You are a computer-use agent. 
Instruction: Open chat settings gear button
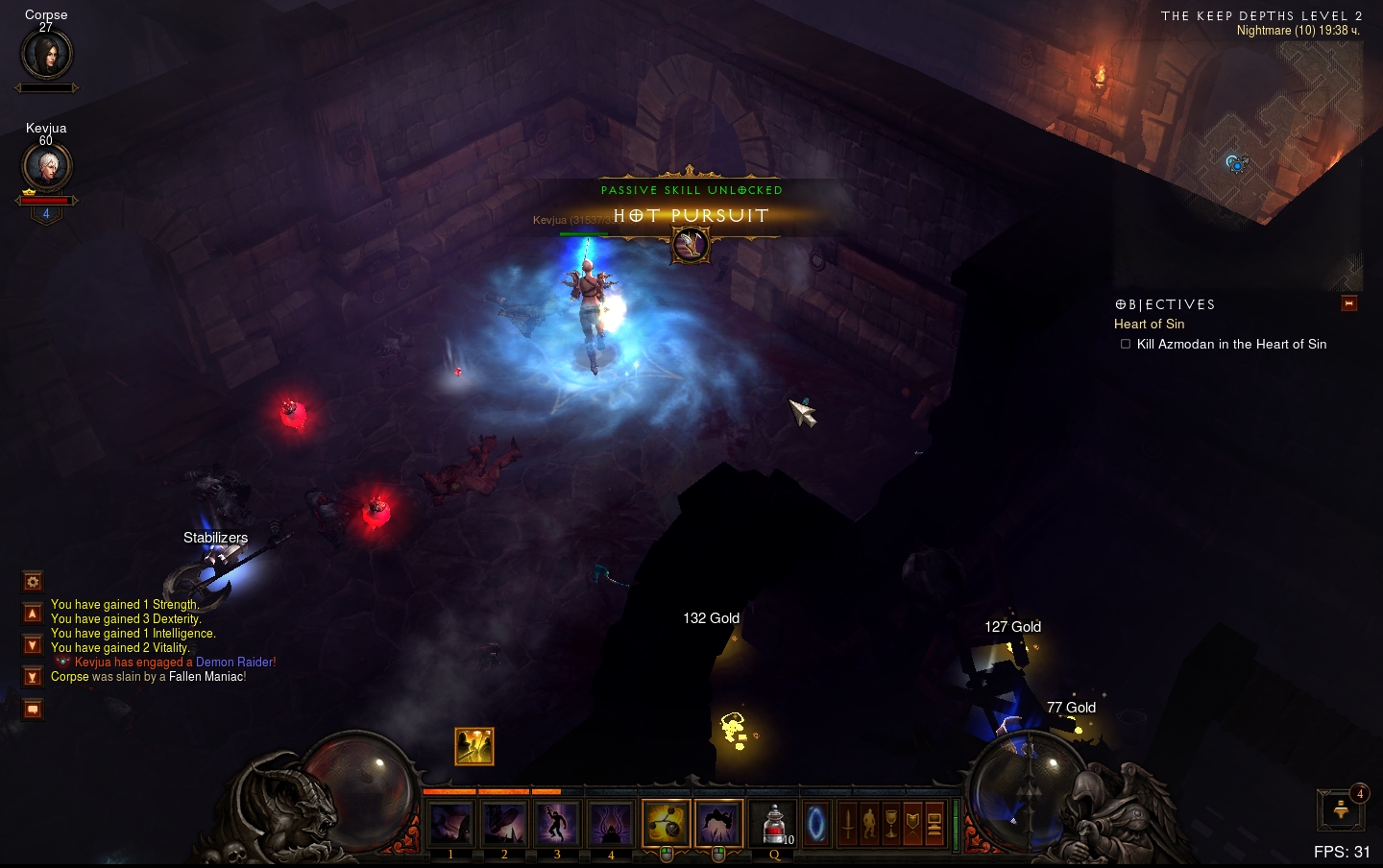(x=33, y=581)
